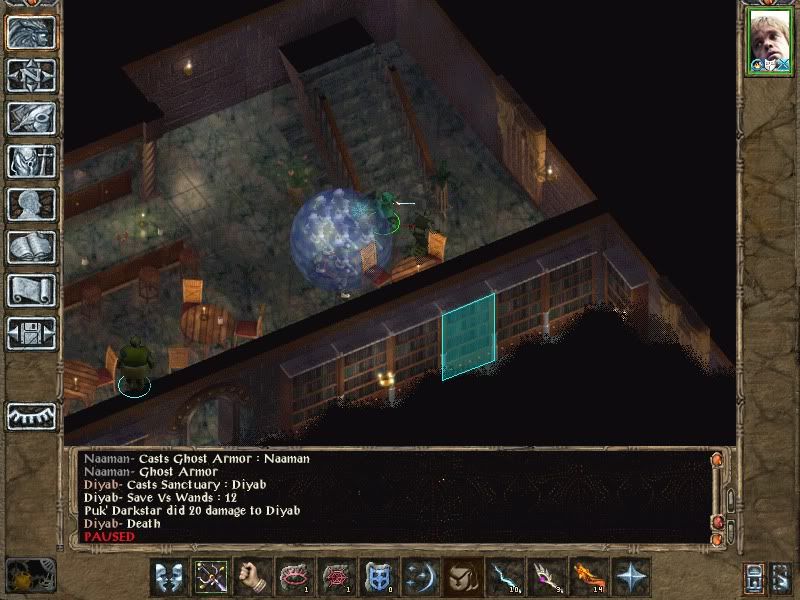Open the options menu with floppy disk icon
The image size is (800, 600).
pyautogui.click(x=31, y=333)
